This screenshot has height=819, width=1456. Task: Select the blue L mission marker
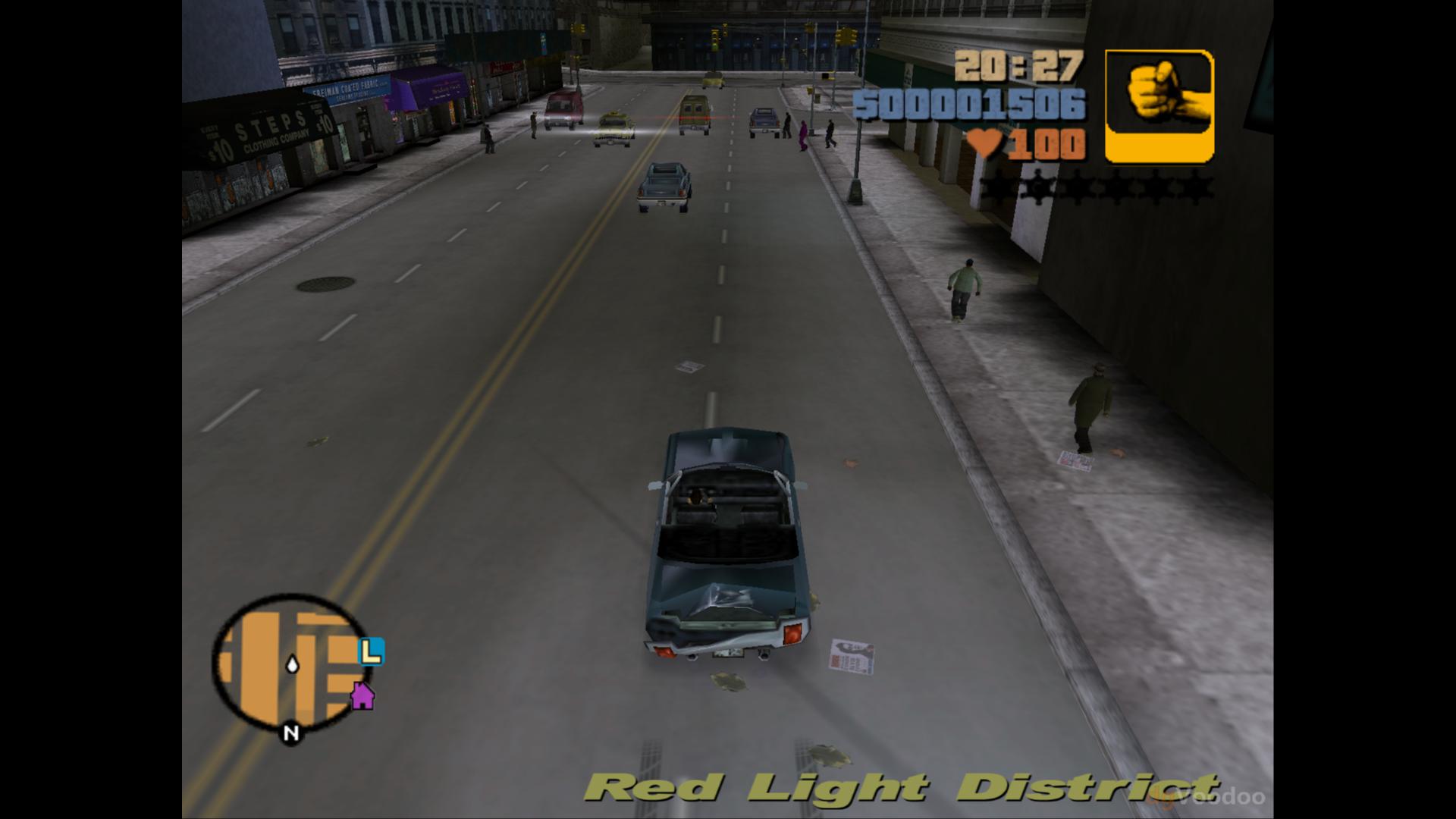[371, 651]
